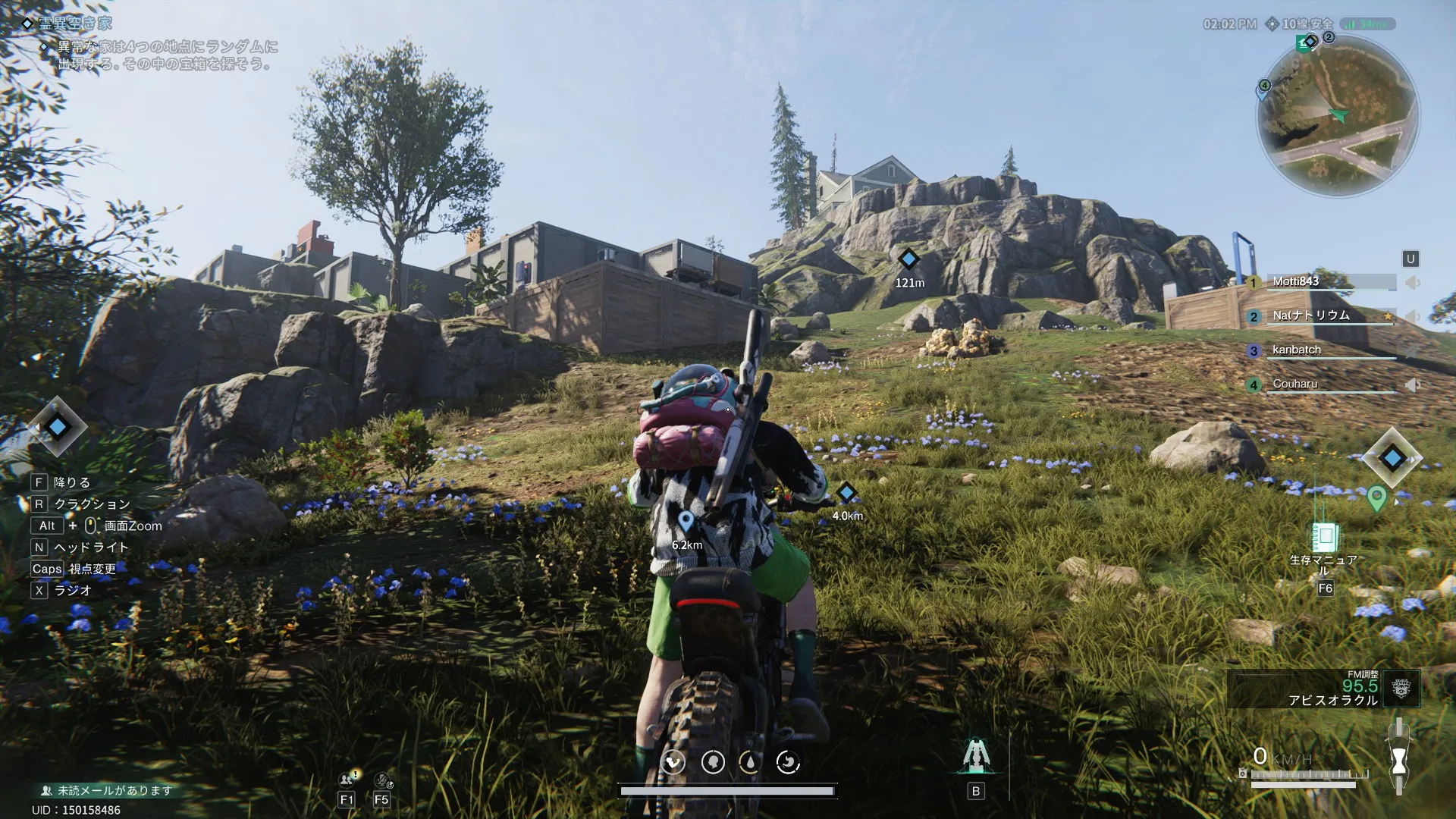Click the server line 10線 indicator
Screen dimensions: 1456x819
tap(1301, 24)
